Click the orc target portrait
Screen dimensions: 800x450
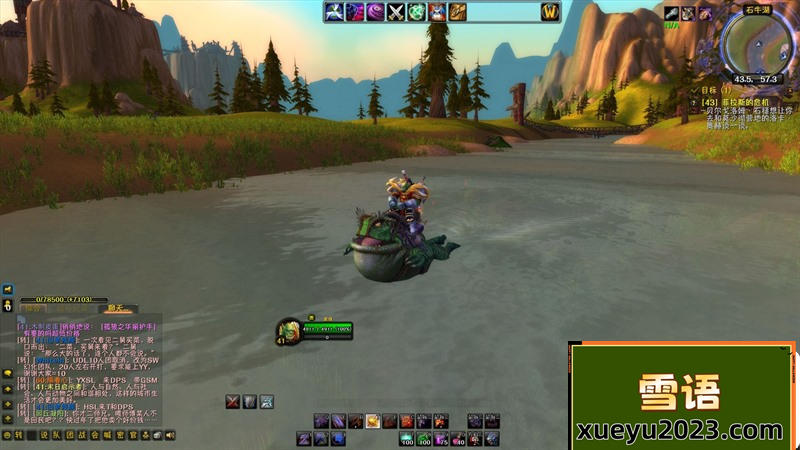coord(289,330)
